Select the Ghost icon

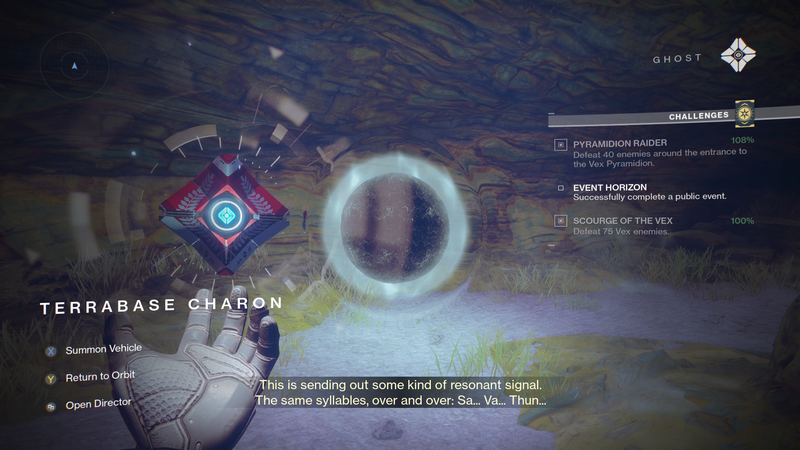(x=741, y=56)
